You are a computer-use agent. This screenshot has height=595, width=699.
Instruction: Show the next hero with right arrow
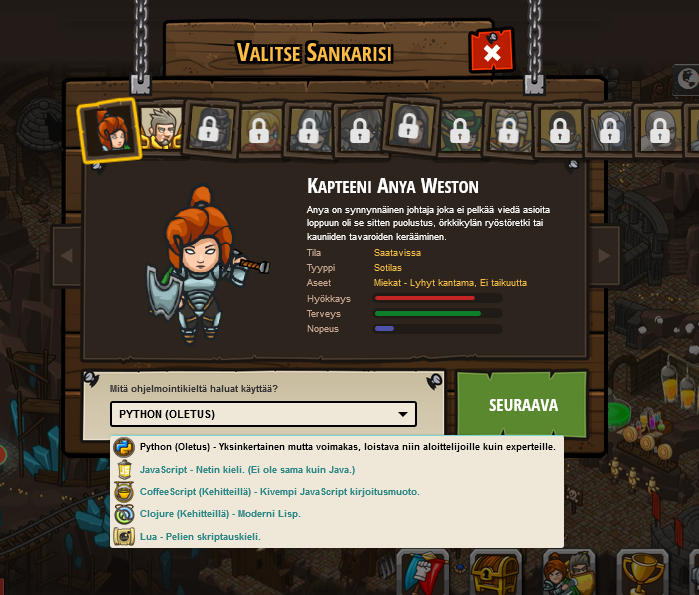point(603,256)
